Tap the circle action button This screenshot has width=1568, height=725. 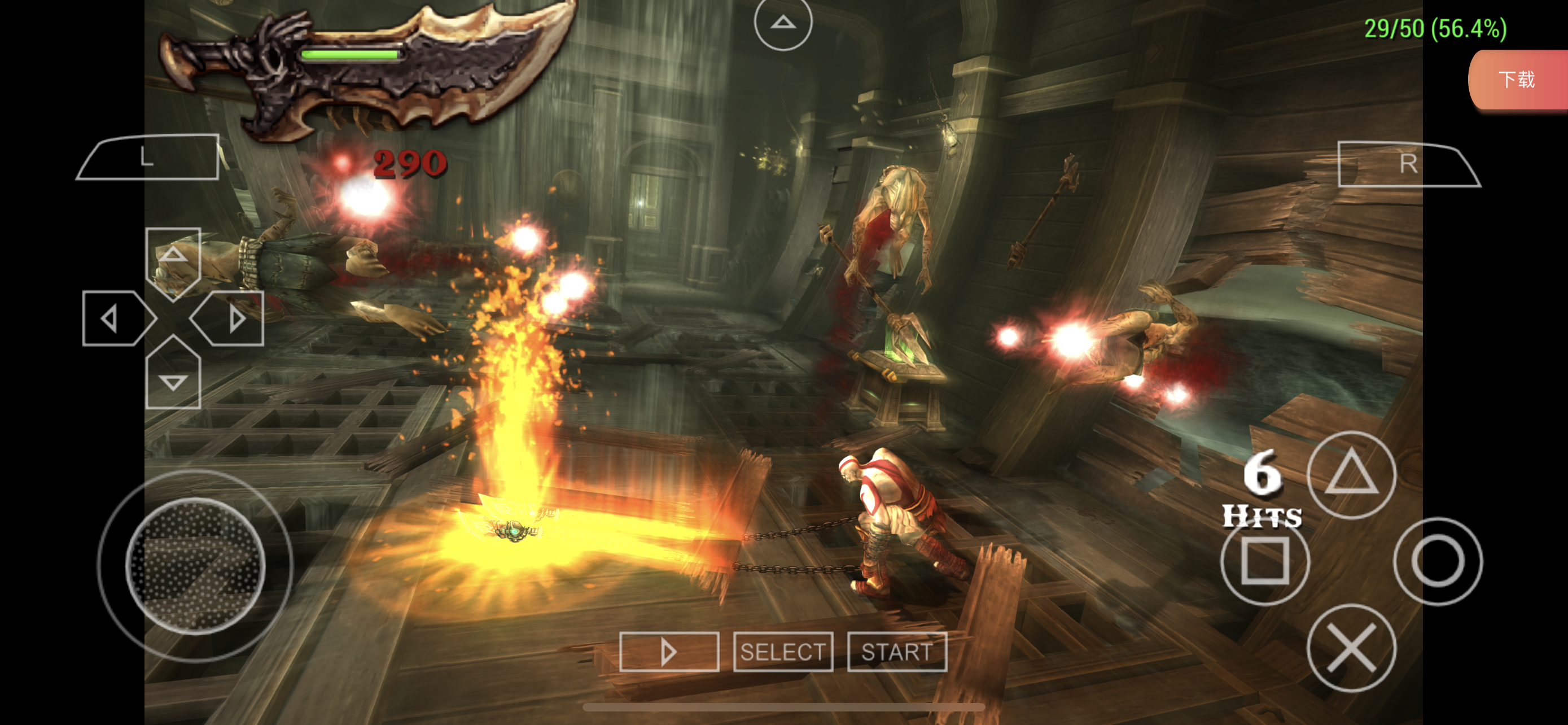pos(1437,561)
